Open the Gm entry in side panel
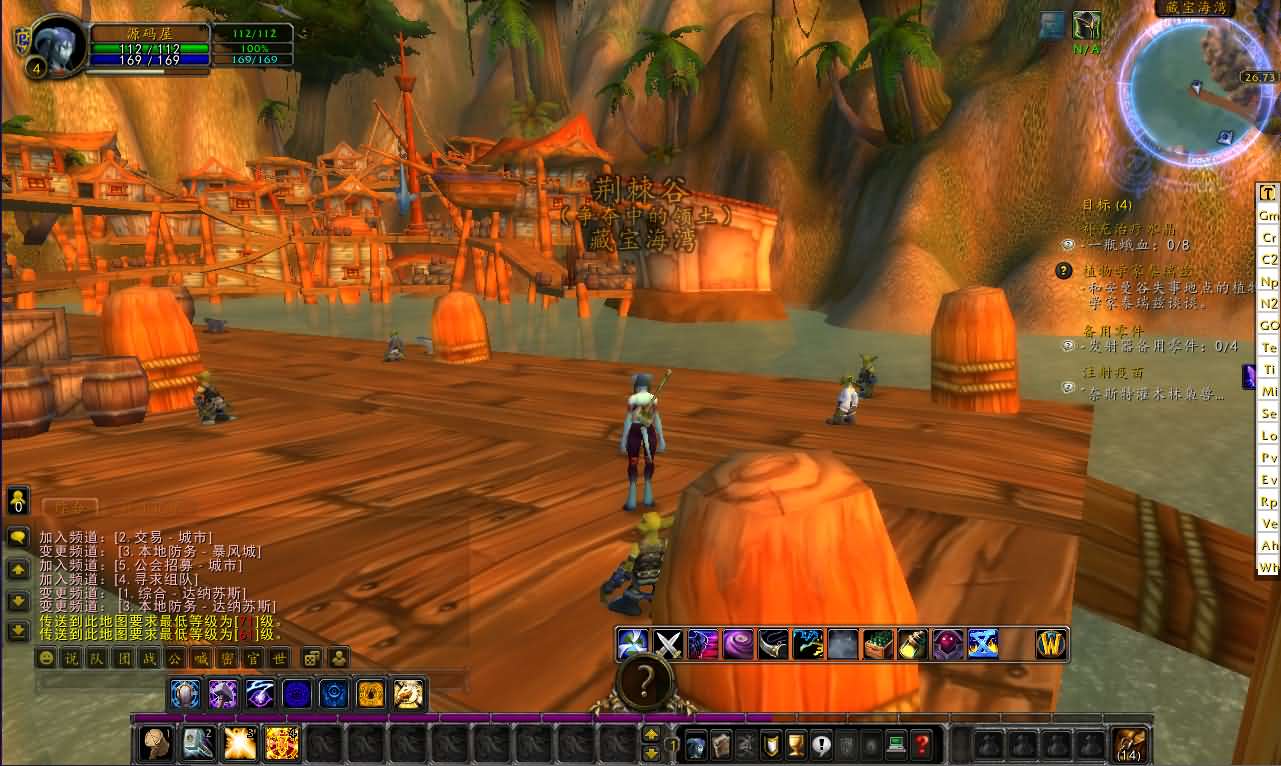Viewport: 1281px width, 766px height. pos(1268,216)
